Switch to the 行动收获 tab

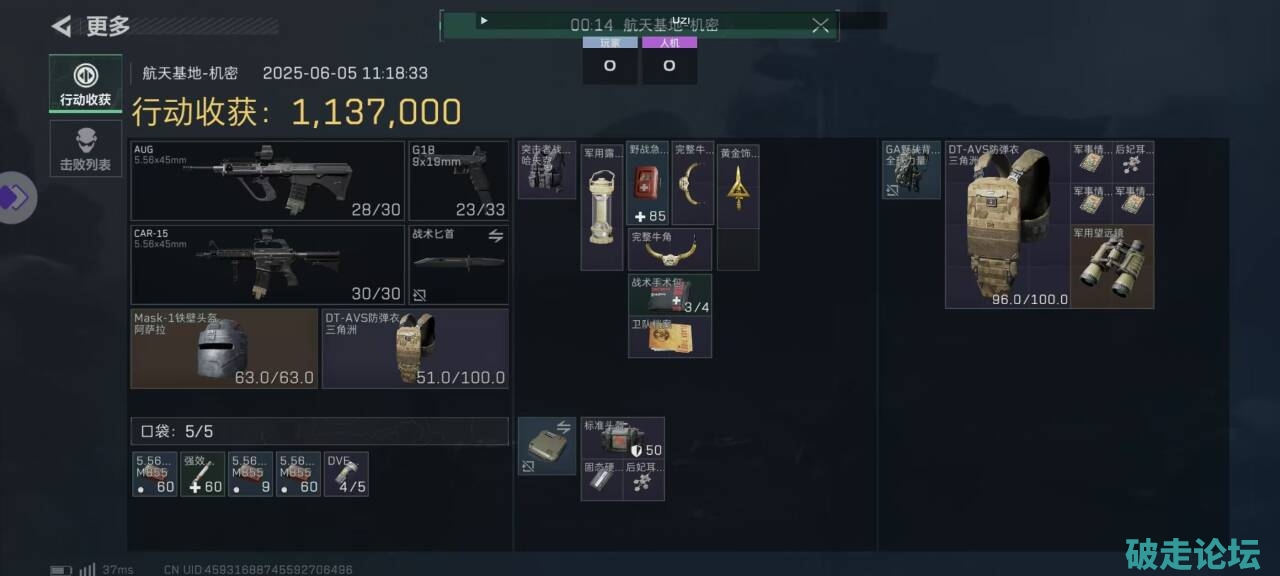pyautogui.click(x=85, y=83)
